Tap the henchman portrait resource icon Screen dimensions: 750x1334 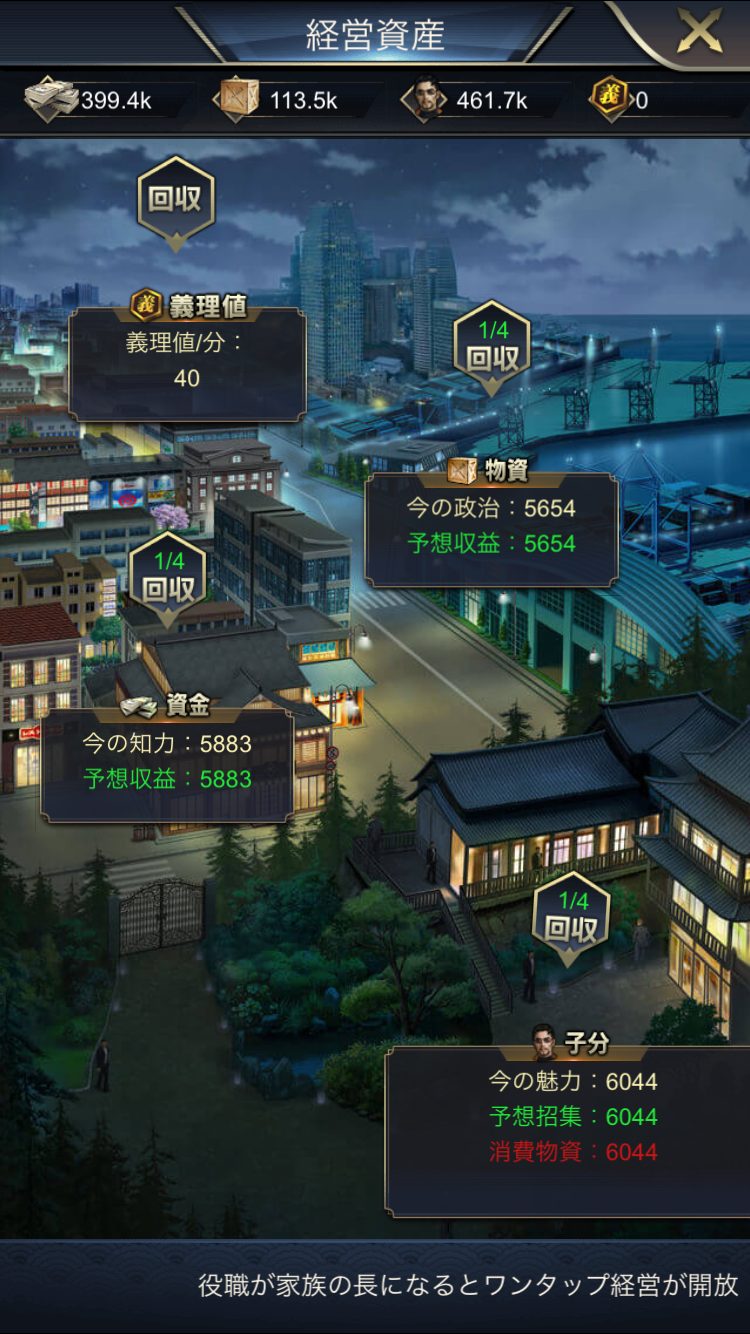pyautogui.click(x=425, y=100)
